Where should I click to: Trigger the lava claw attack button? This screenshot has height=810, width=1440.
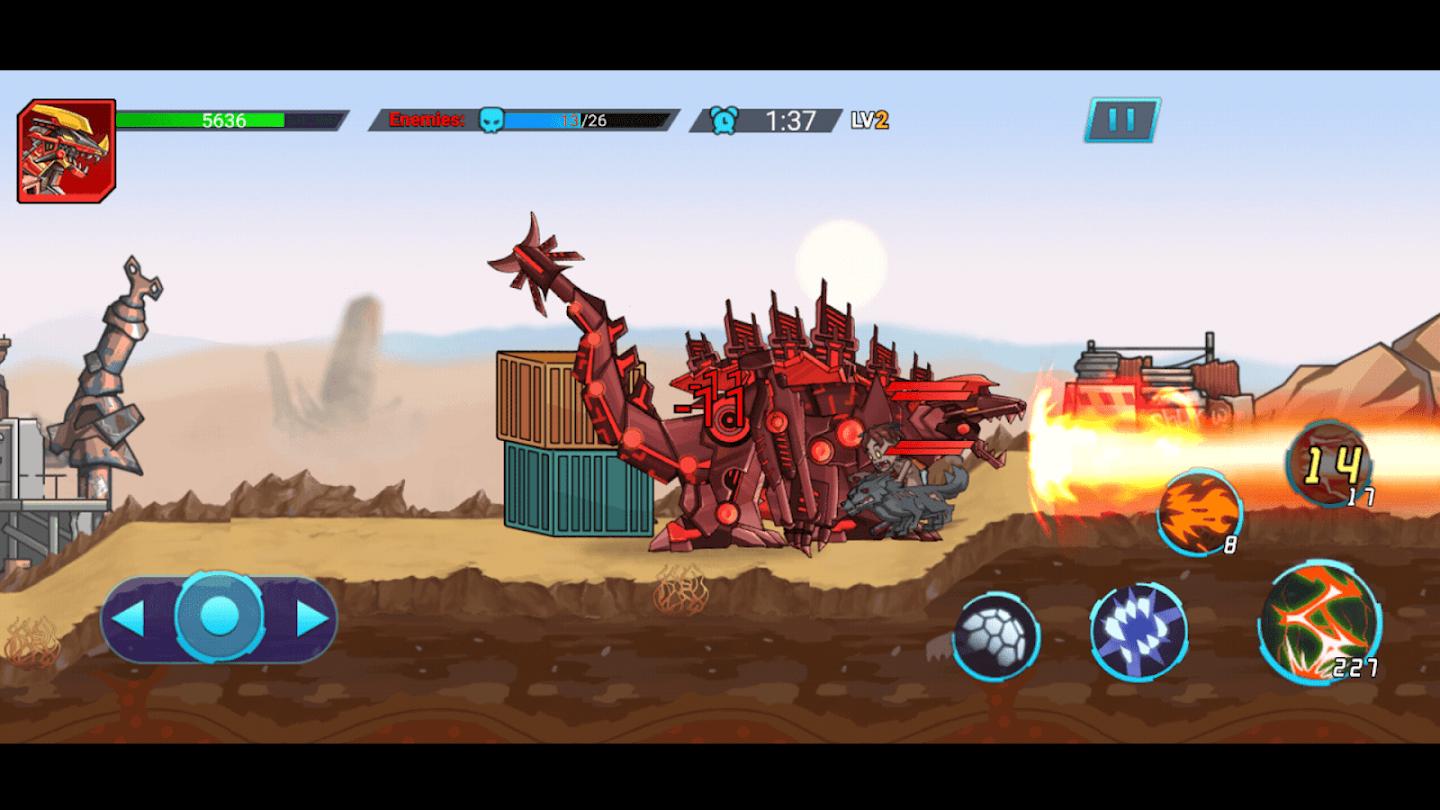click(x=1318, y=621)
